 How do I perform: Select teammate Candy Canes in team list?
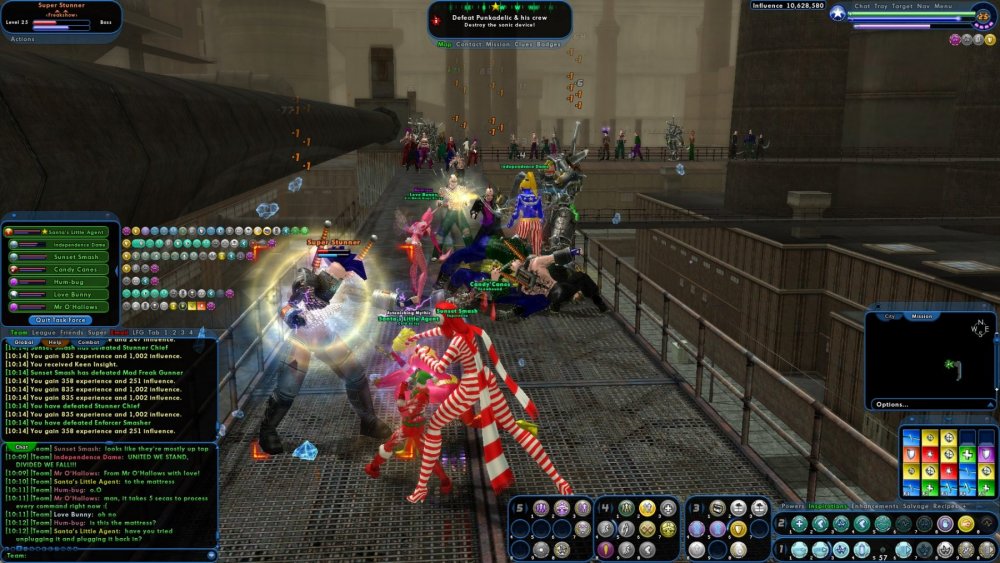pyautogui.click(x=74, y=270)
